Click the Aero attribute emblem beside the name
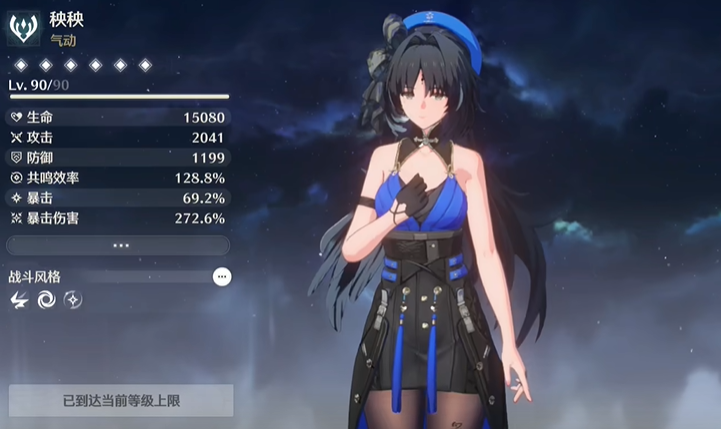Image resolution: width=721 pixels, height=429 pixels. (23, 27)
